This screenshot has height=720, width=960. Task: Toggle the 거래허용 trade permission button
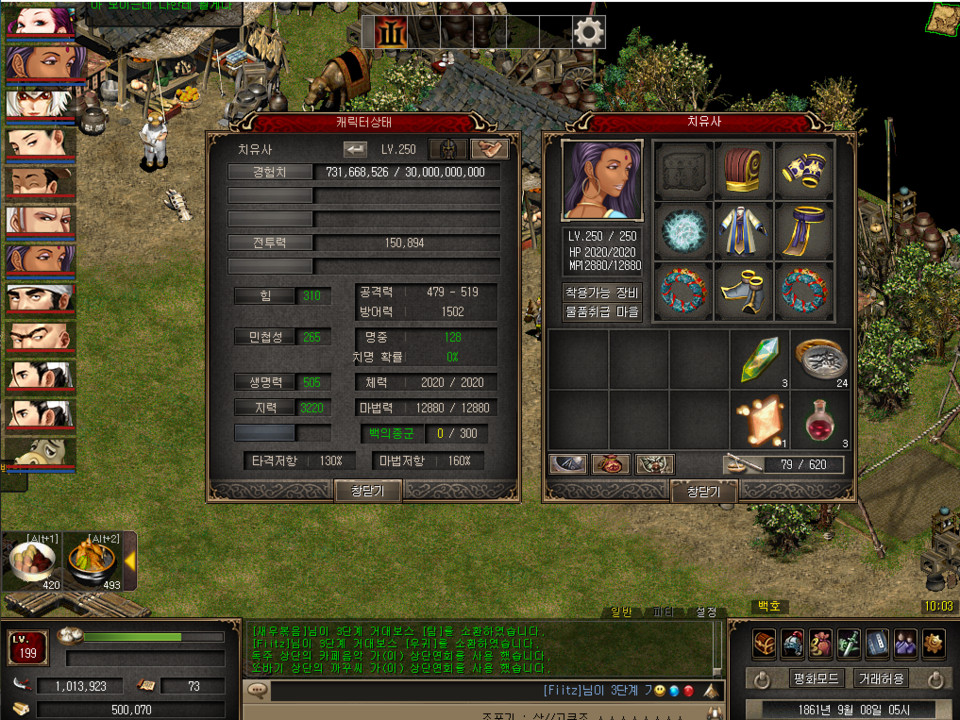point(881,678)
